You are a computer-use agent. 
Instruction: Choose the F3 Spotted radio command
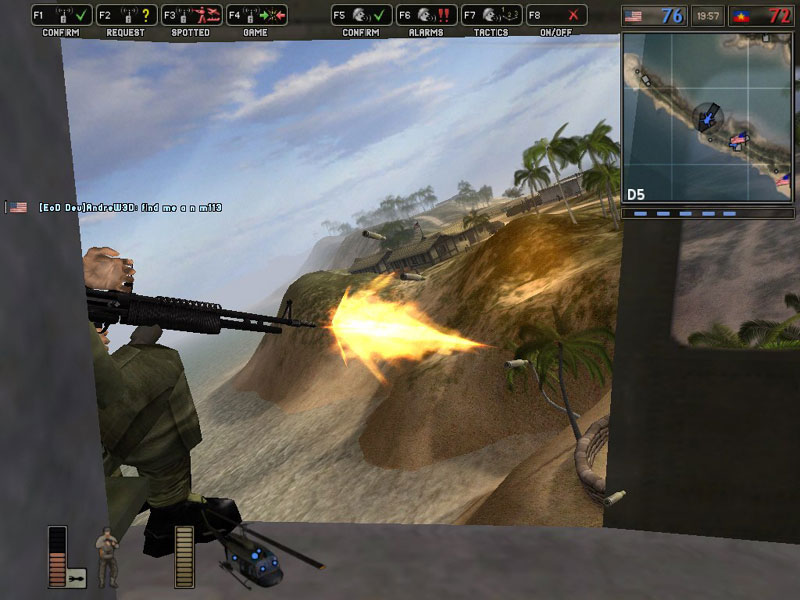pyautogui.click(x=191, y=16)
